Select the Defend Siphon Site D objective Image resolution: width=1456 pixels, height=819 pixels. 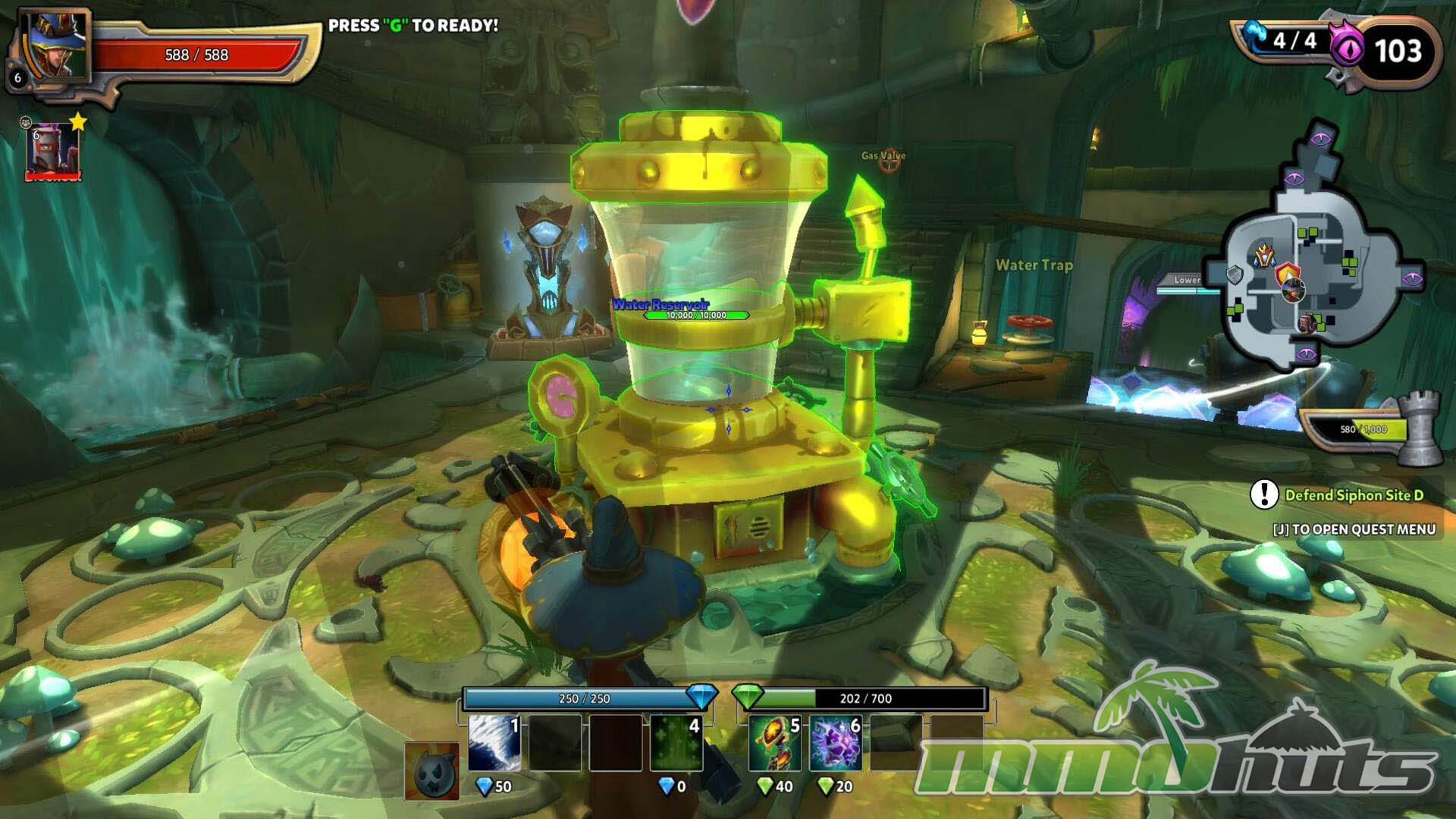point(1354,495)
